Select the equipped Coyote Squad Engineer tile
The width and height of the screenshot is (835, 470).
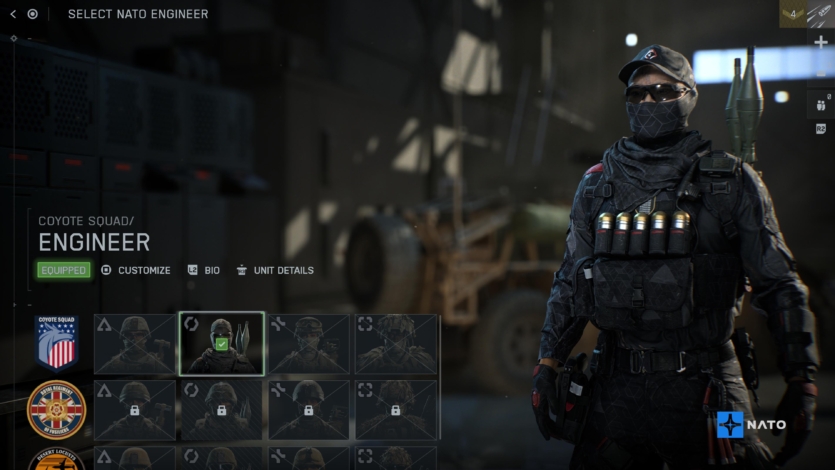tap(221, 343)
